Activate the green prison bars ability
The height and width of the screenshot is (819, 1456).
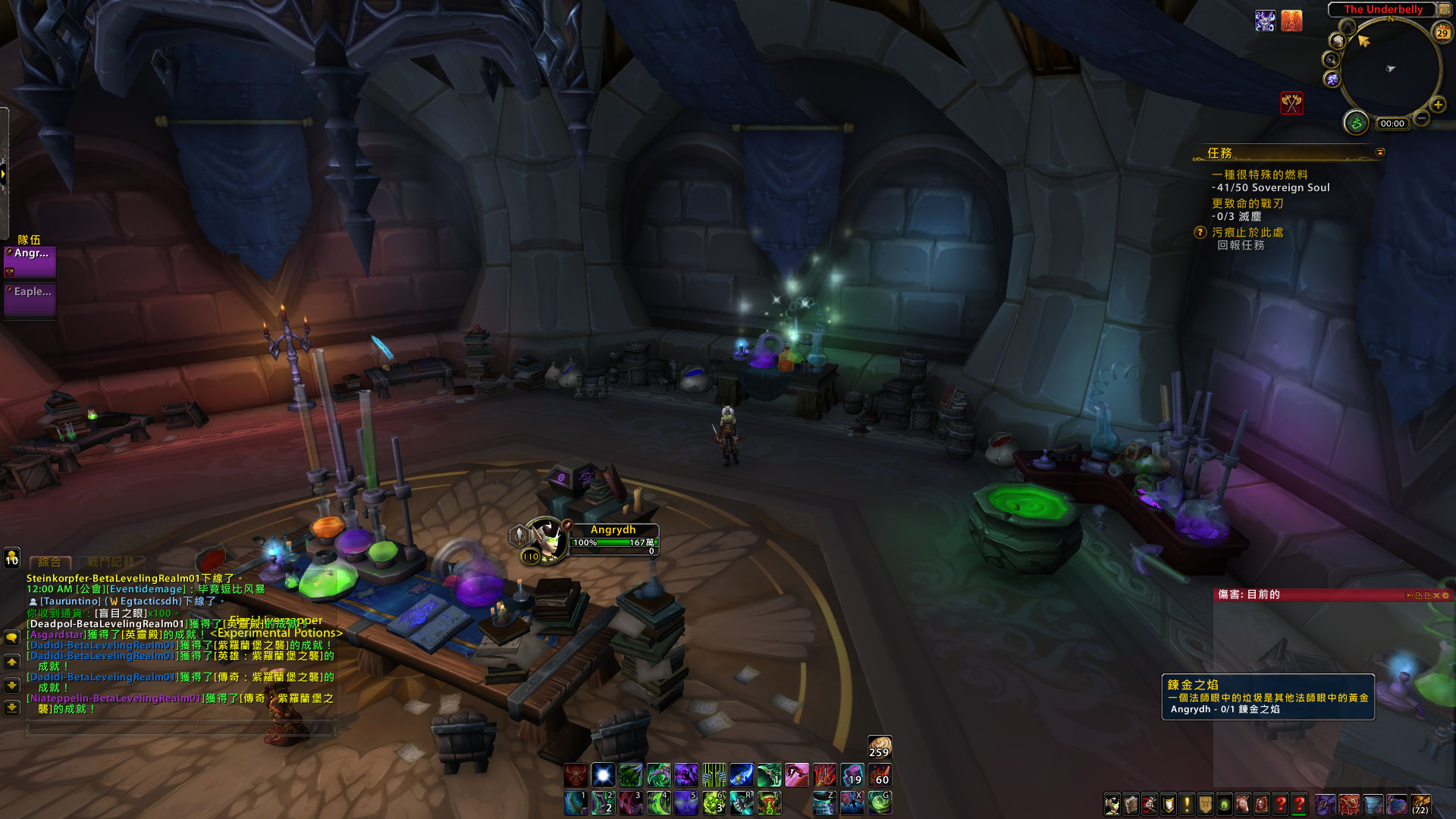pos(713,775)
